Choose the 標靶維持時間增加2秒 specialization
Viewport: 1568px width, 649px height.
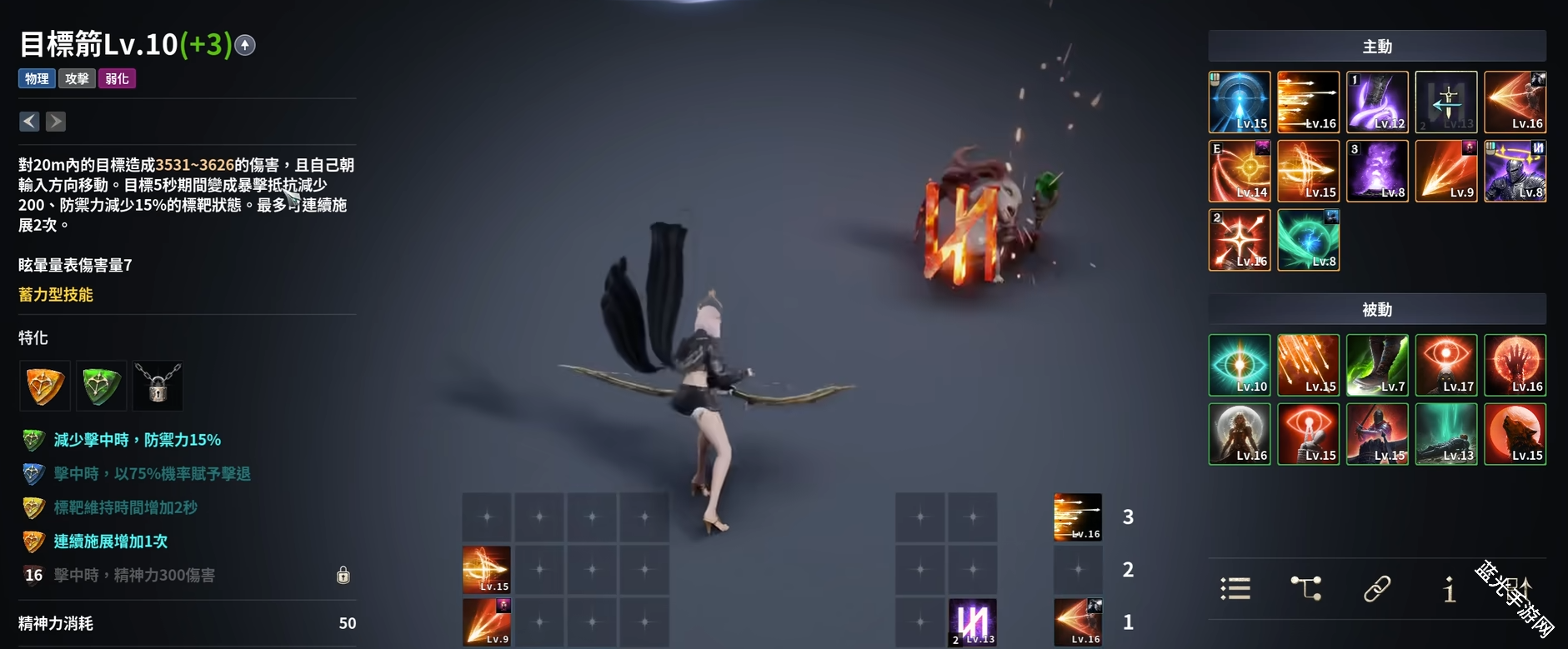click(x=125, y=507)
